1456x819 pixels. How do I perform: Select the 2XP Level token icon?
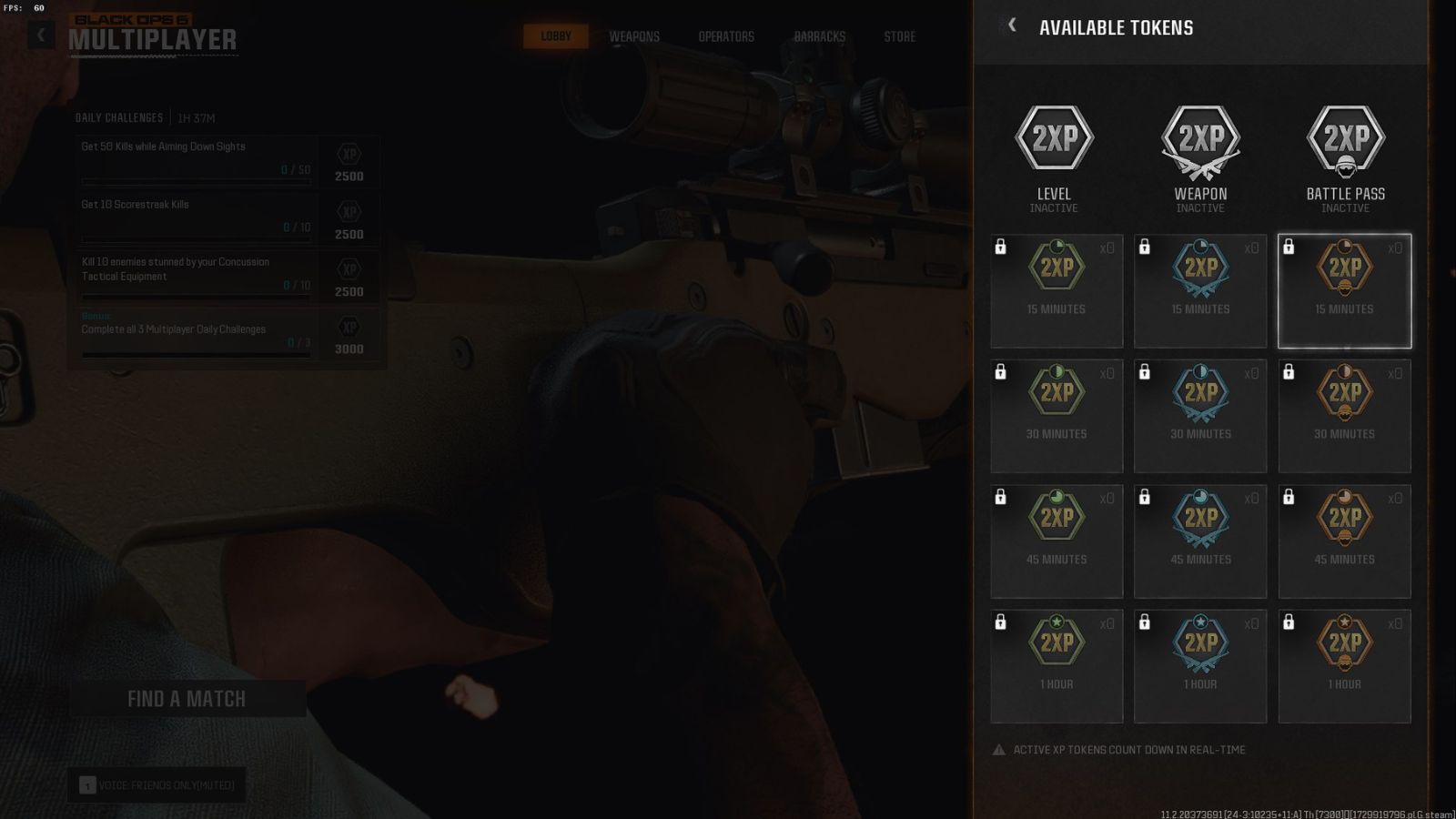(x=1055, y=138)
